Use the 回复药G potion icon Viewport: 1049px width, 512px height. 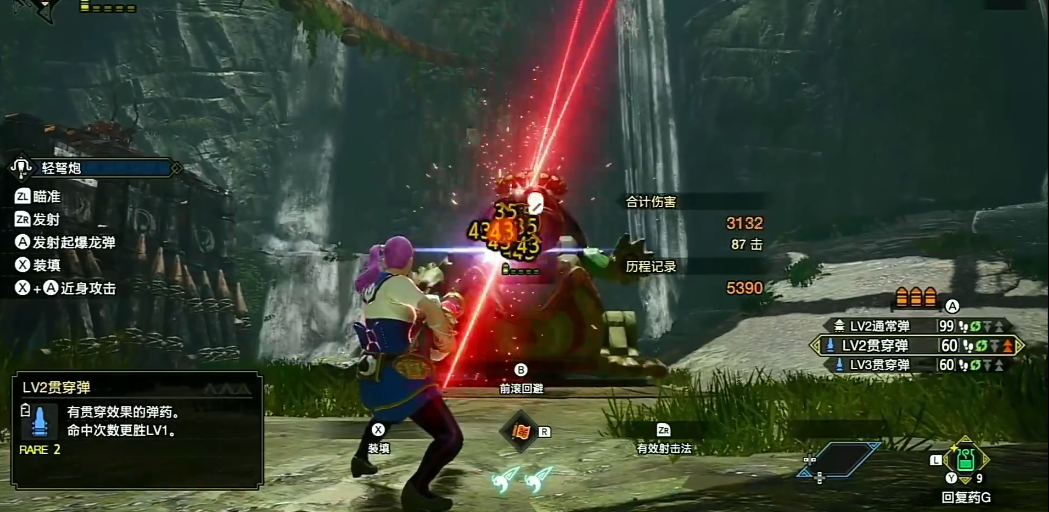pos(965,460)
